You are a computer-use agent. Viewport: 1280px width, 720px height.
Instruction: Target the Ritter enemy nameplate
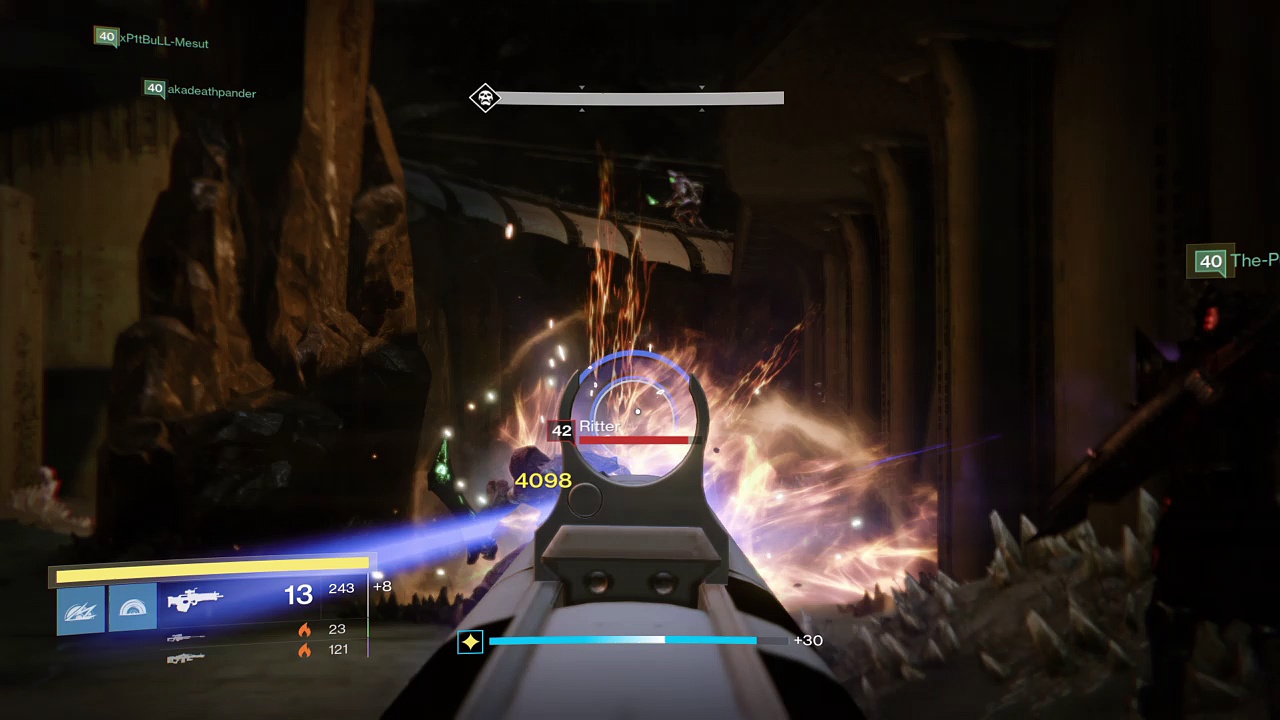point(600,428)
